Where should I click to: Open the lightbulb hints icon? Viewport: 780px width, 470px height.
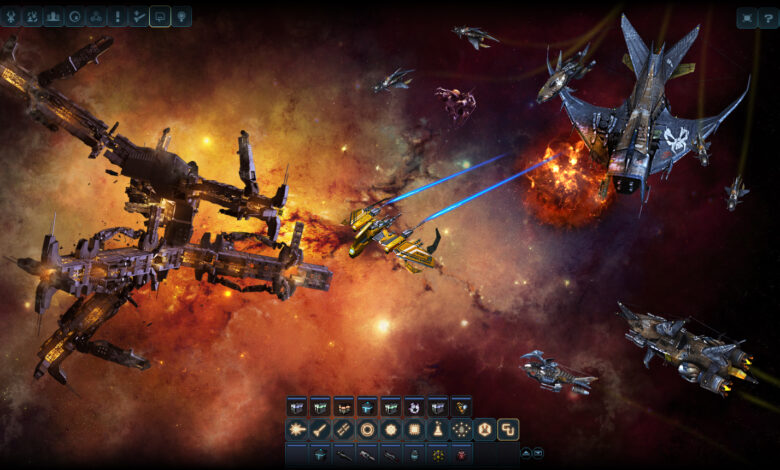click(x=182, y=17)
